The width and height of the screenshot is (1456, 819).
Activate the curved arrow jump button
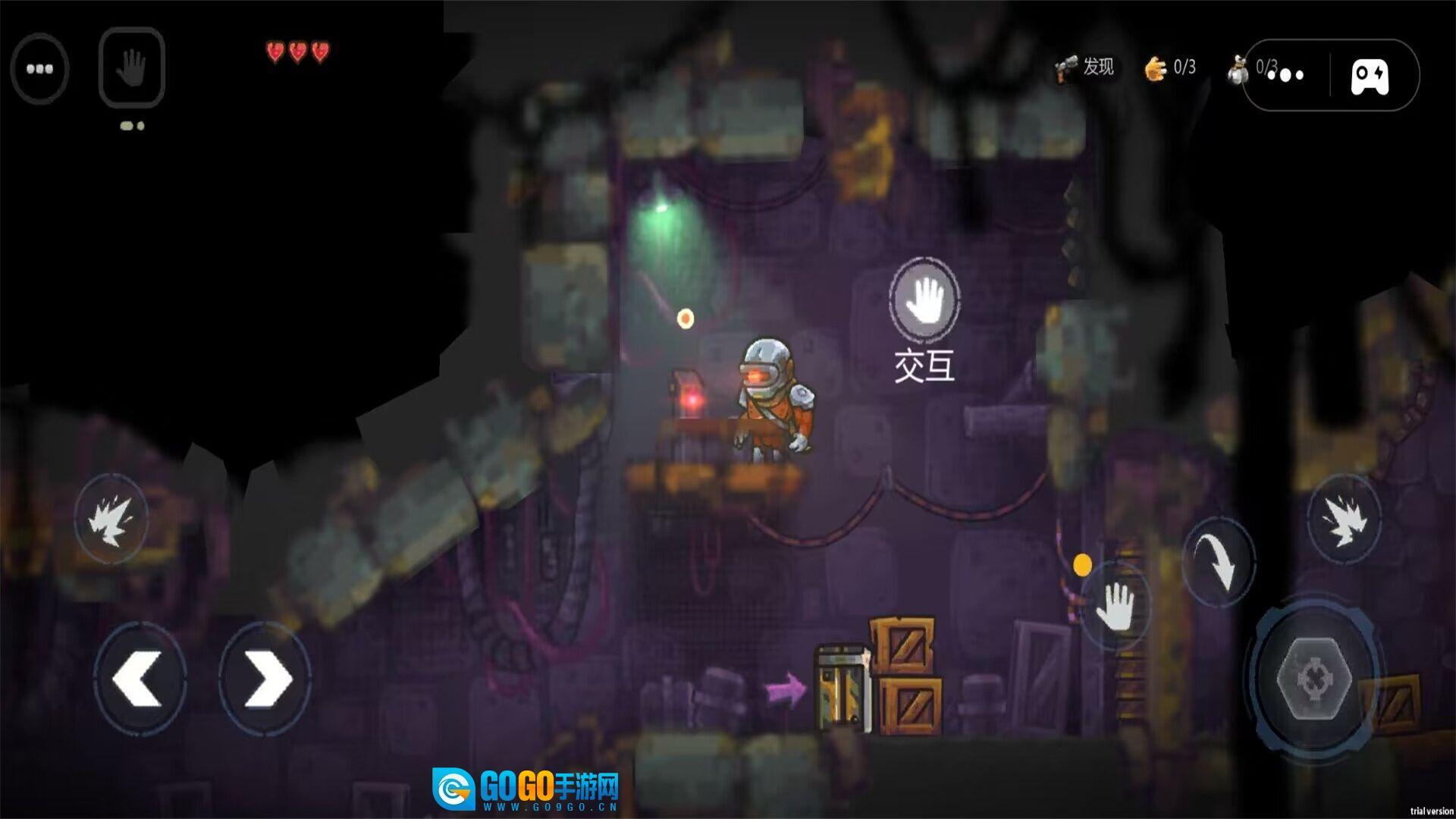coord(1219,560)
